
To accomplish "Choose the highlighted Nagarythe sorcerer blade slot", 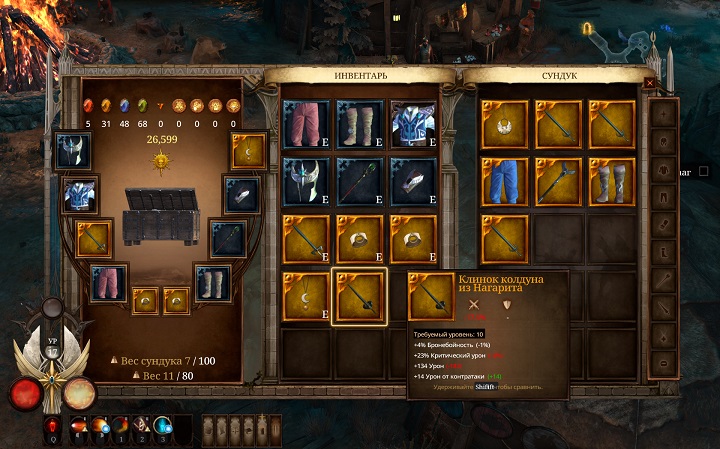I will [358, 296].
